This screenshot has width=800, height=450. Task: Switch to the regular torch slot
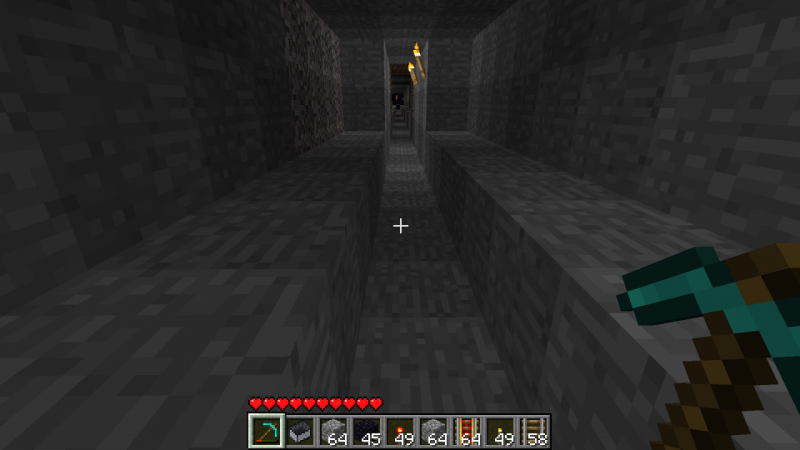point(499,431)
